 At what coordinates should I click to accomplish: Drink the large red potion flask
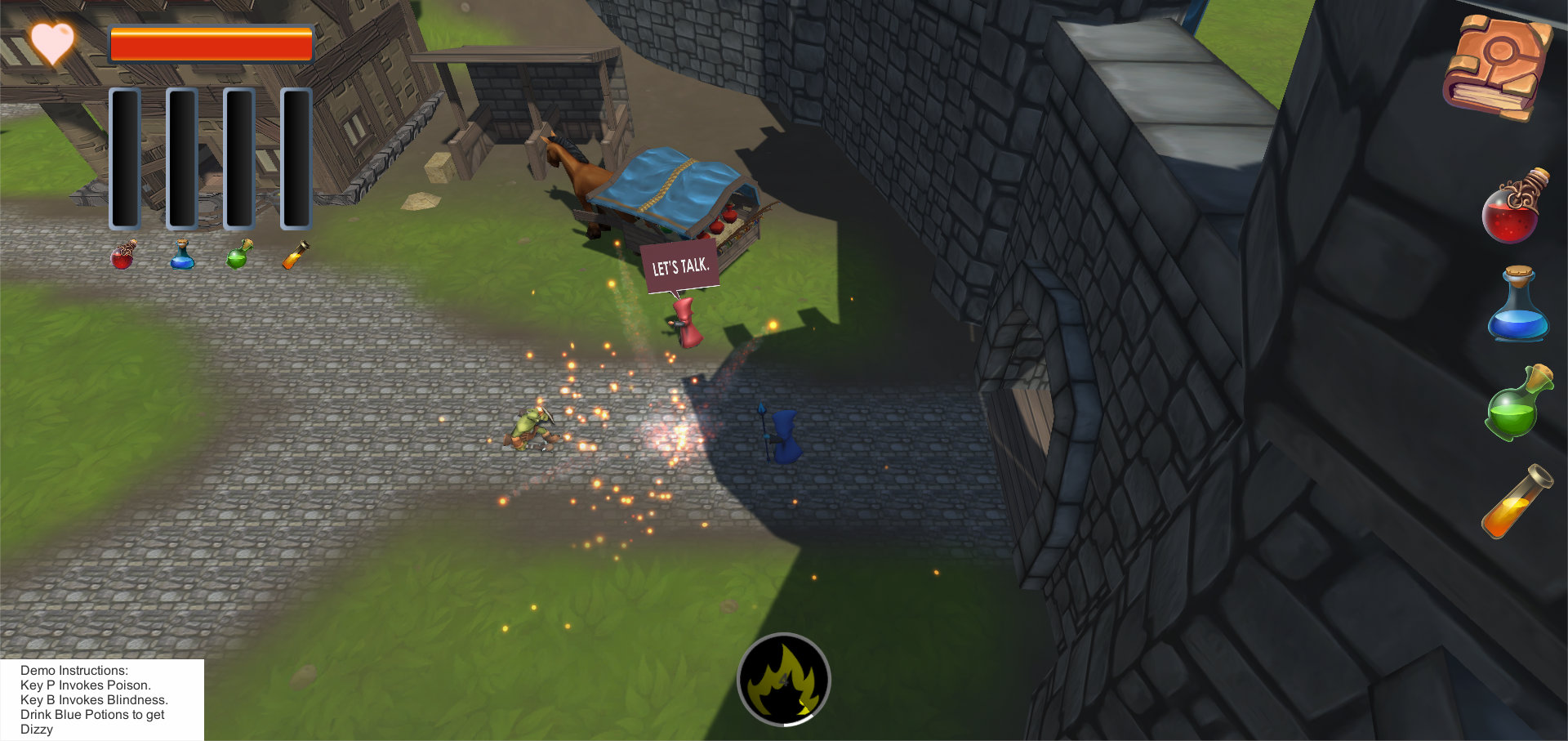point(1512,209)
